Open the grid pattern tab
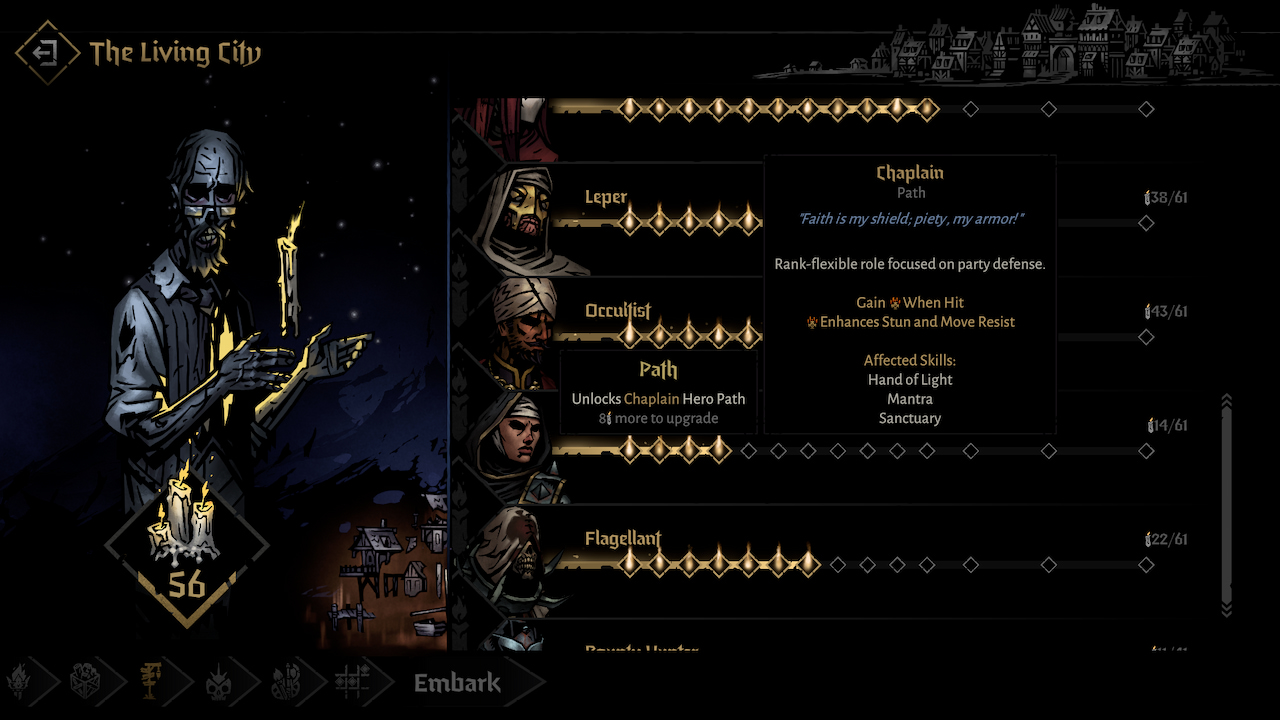Screen dimensions: 1280x720 (351, 683)
